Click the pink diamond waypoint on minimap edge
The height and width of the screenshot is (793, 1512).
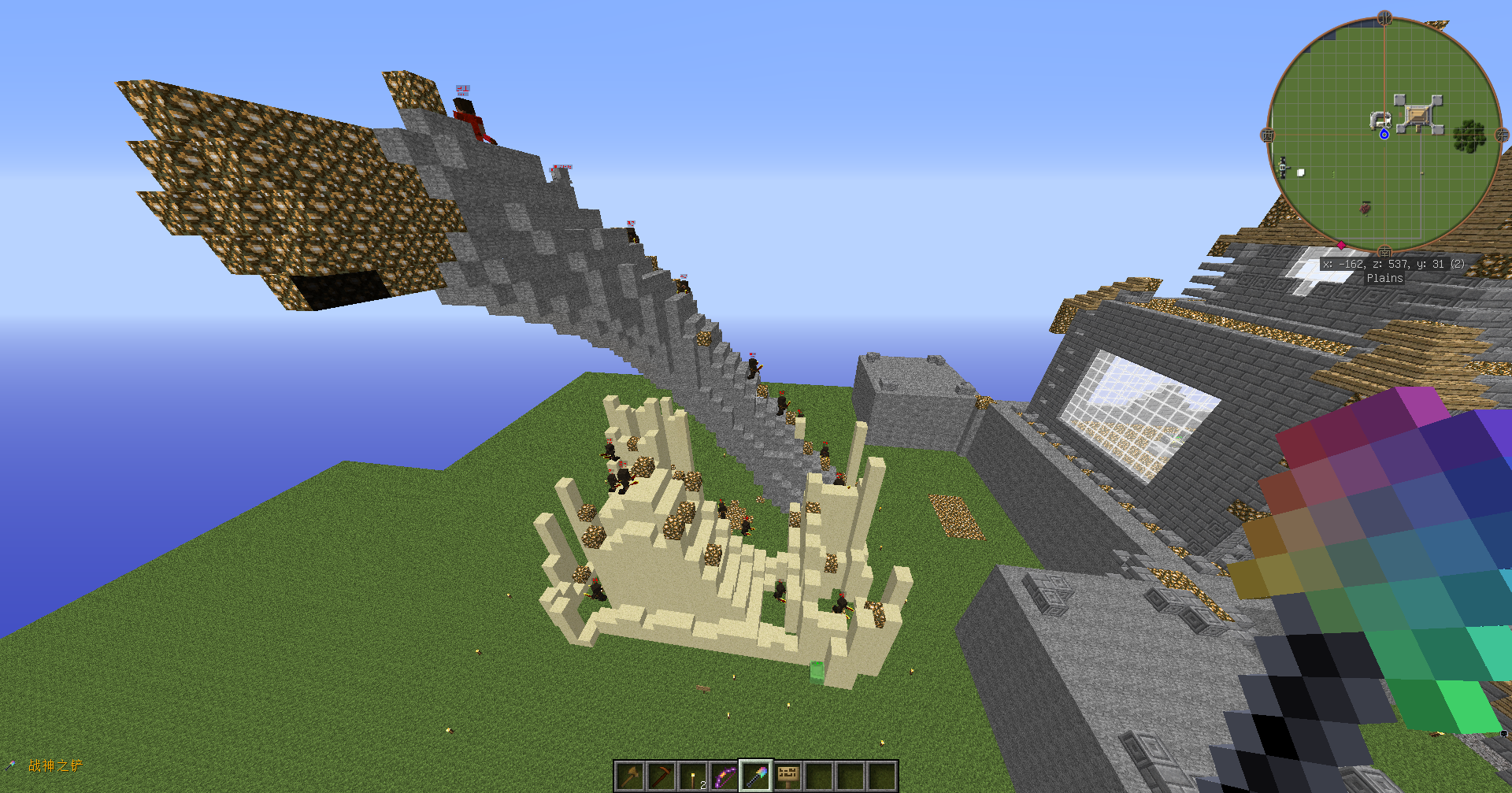1341,245
